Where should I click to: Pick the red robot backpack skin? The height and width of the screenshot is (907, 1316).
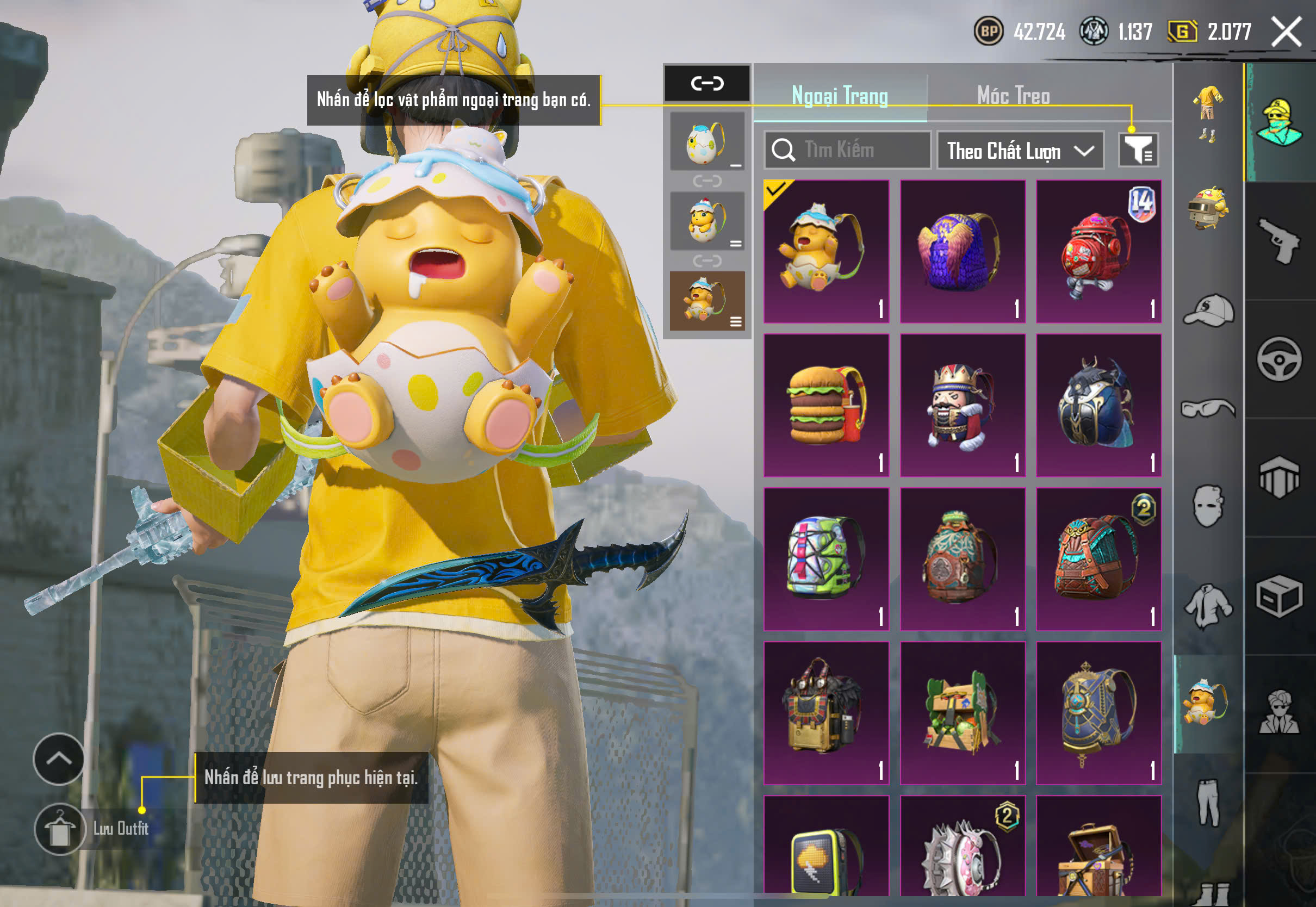coord(1098,251)
